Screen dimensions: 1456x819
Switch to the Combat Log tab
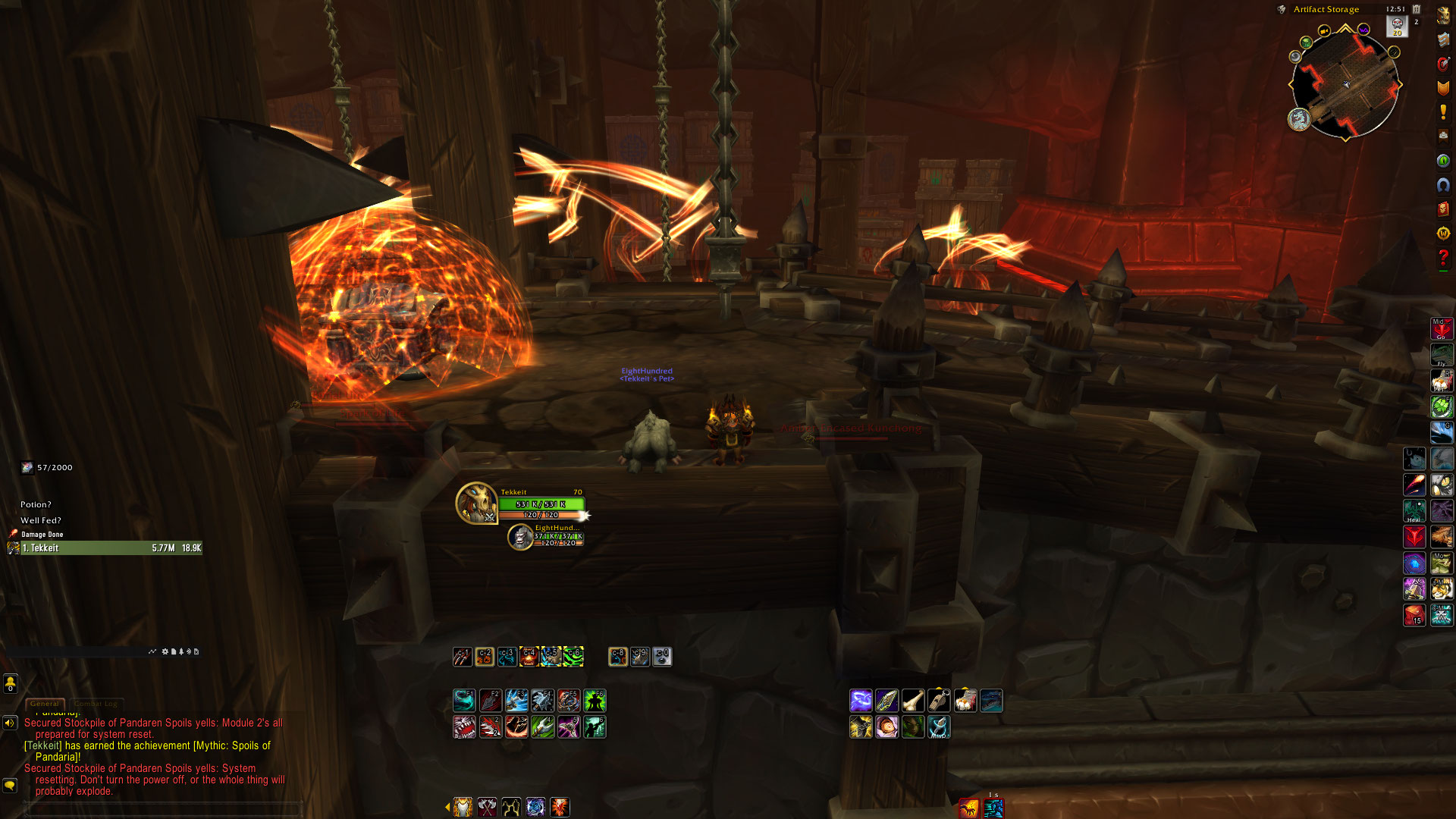[96, 704]
